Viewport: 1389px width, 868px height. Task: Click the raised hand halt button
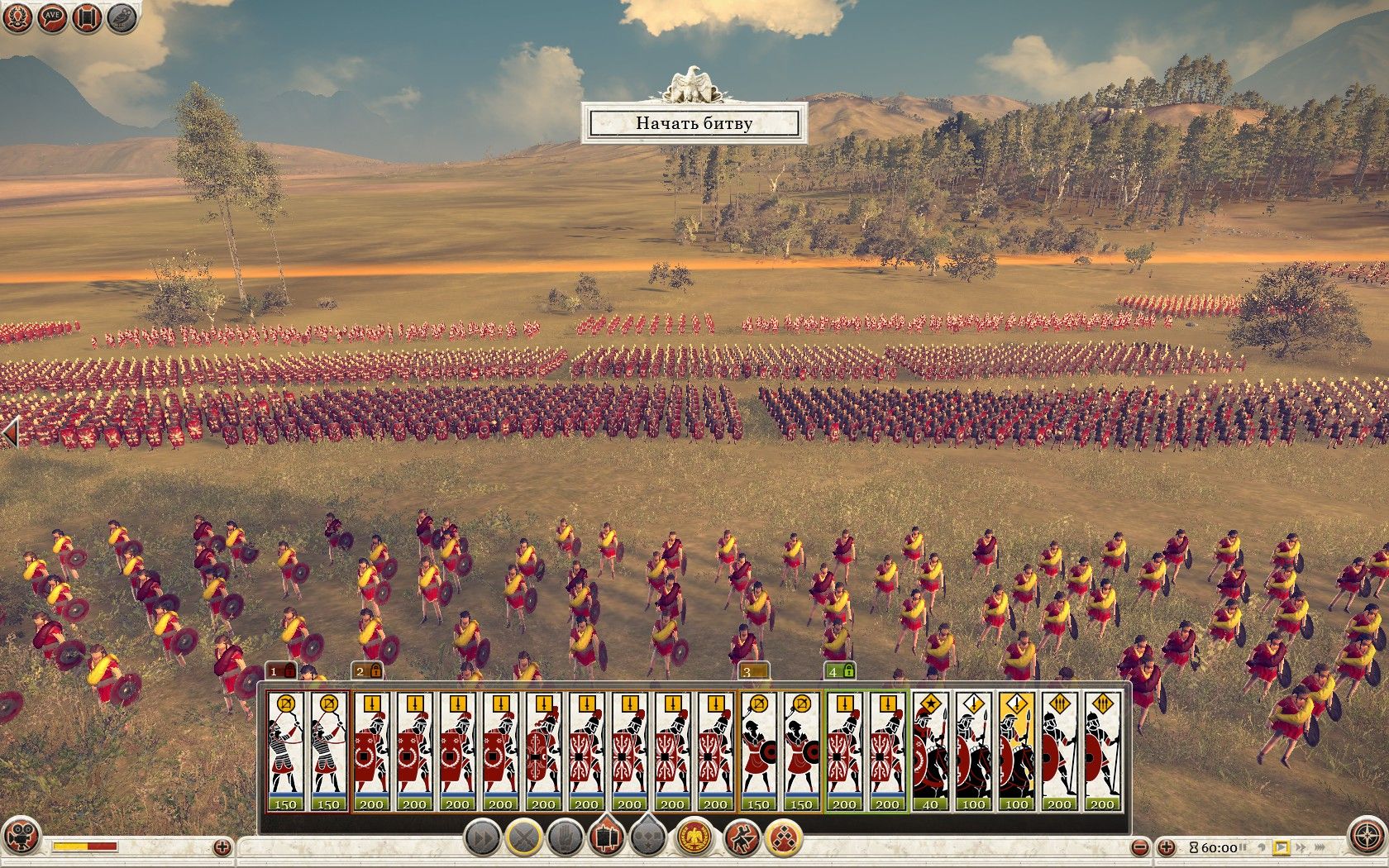pos(566,838)
